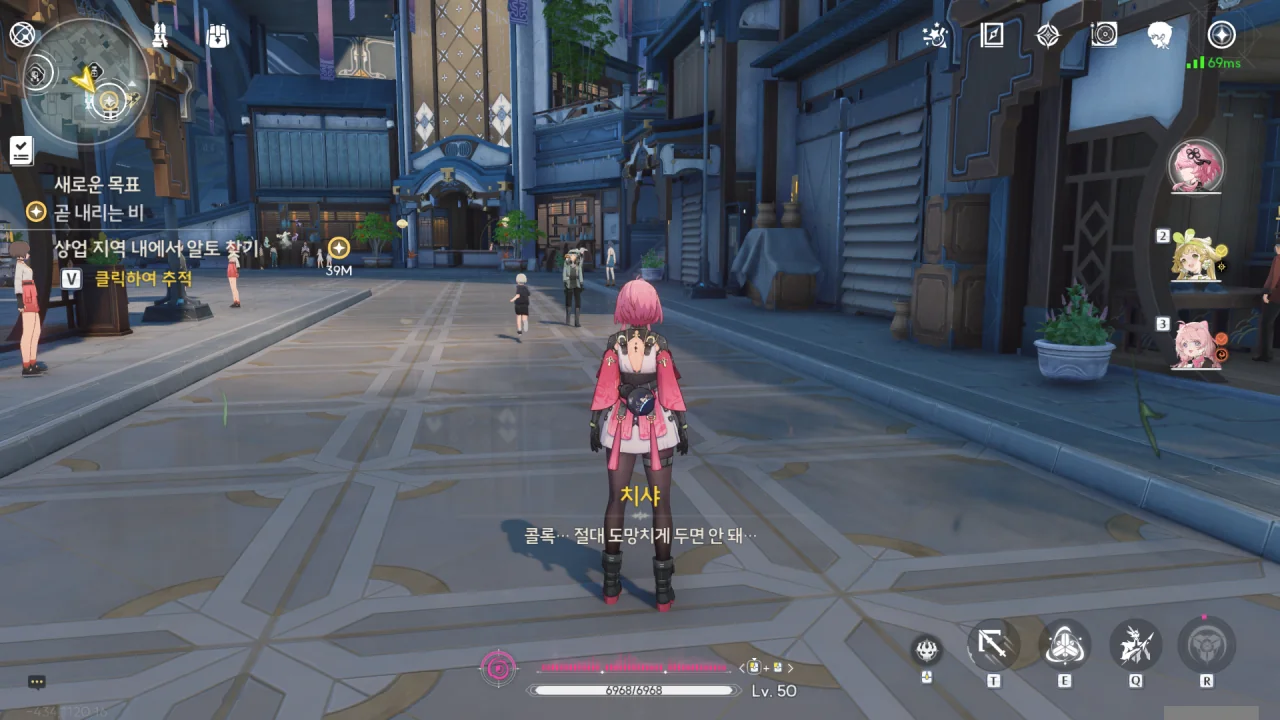Open the character head profile icon
Screen dimensions: 1280x720
(1160, 36)
